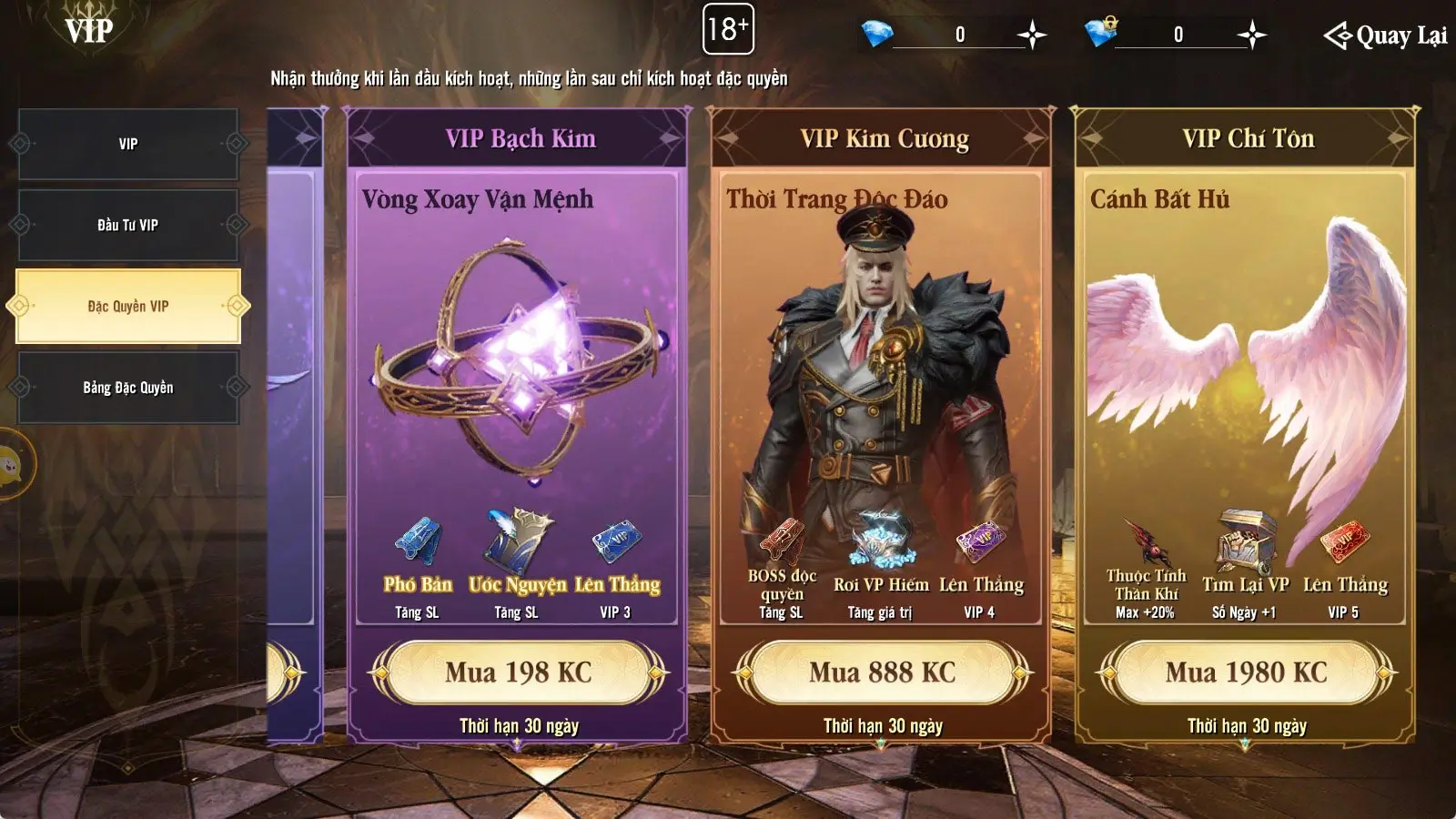
Task: View the Lên Thăng VIP 5 ticket
Action: [x=1344, y=541]
